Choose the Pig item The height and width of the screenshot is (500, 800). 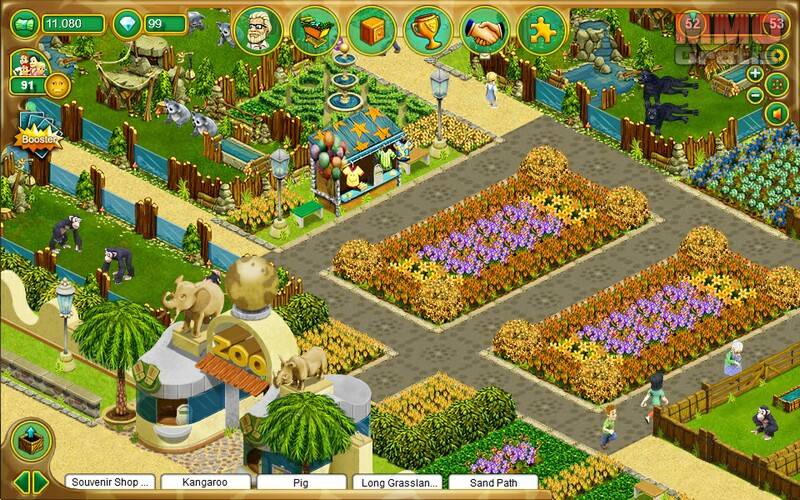pyautogui.click(x=300, y=482)
